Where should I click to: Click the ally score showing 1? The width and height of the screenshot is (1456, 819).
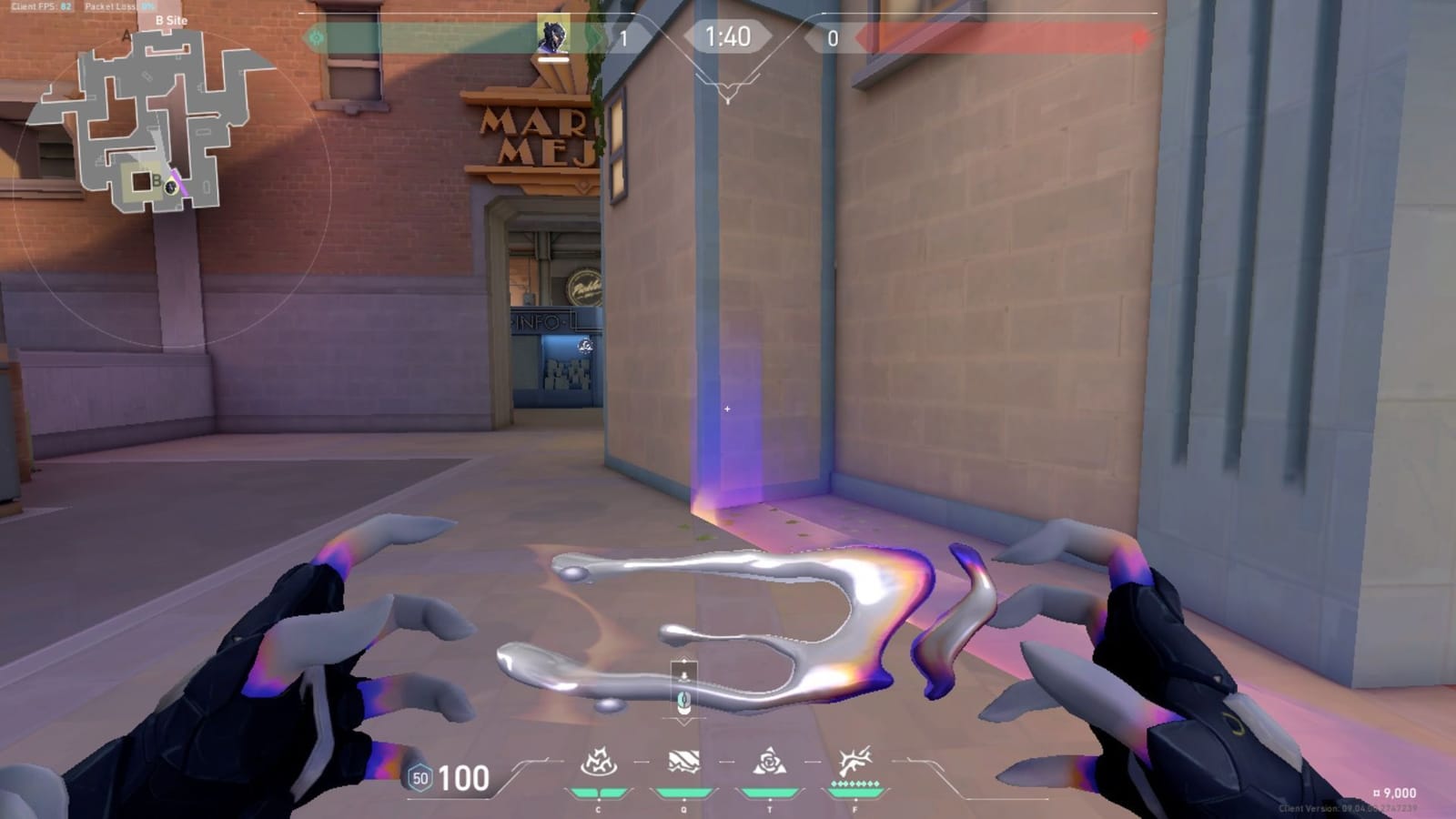coord(623,36)
